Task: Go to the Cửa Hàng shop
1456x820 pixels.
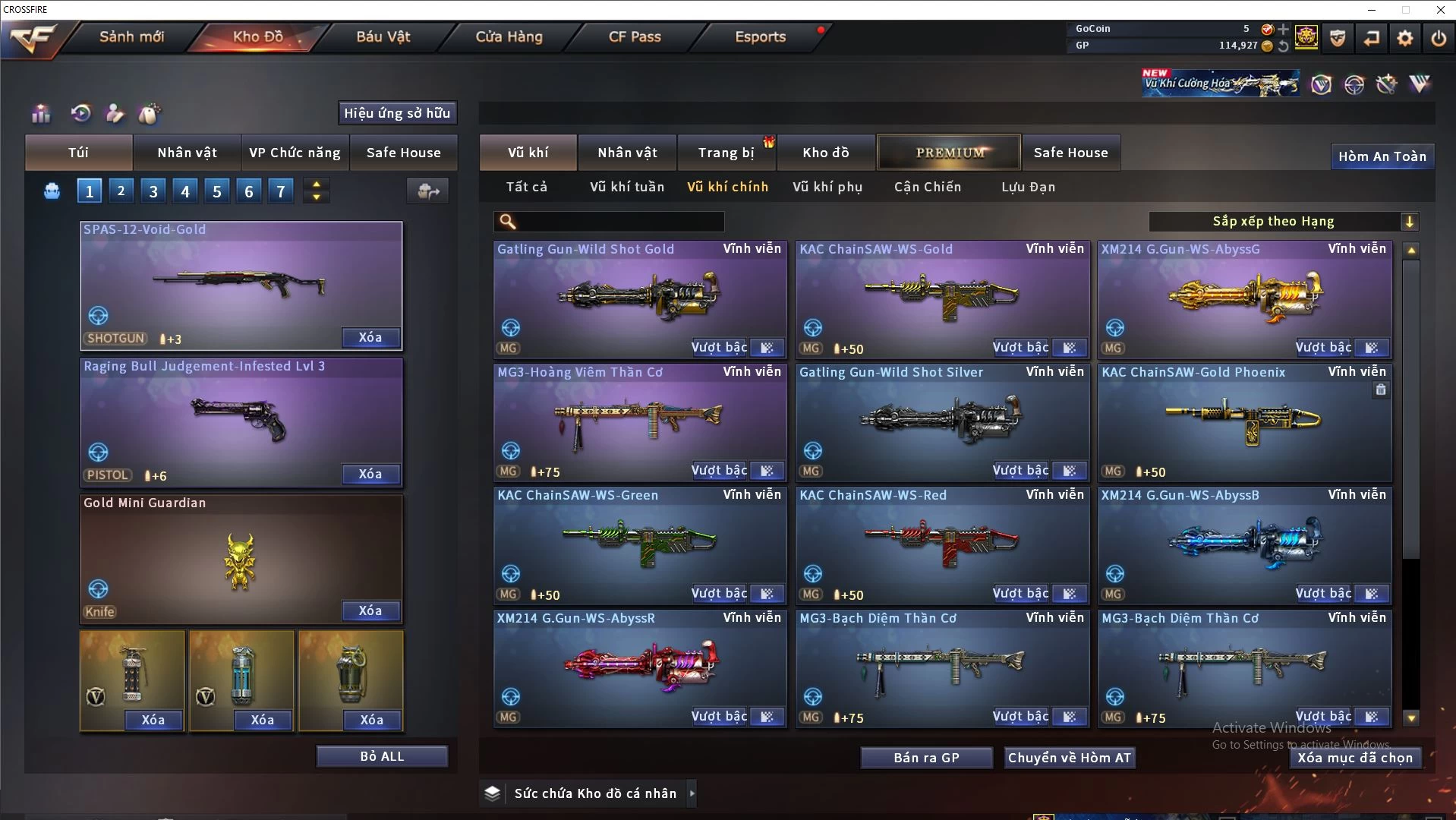Action: tap(509, 36)
